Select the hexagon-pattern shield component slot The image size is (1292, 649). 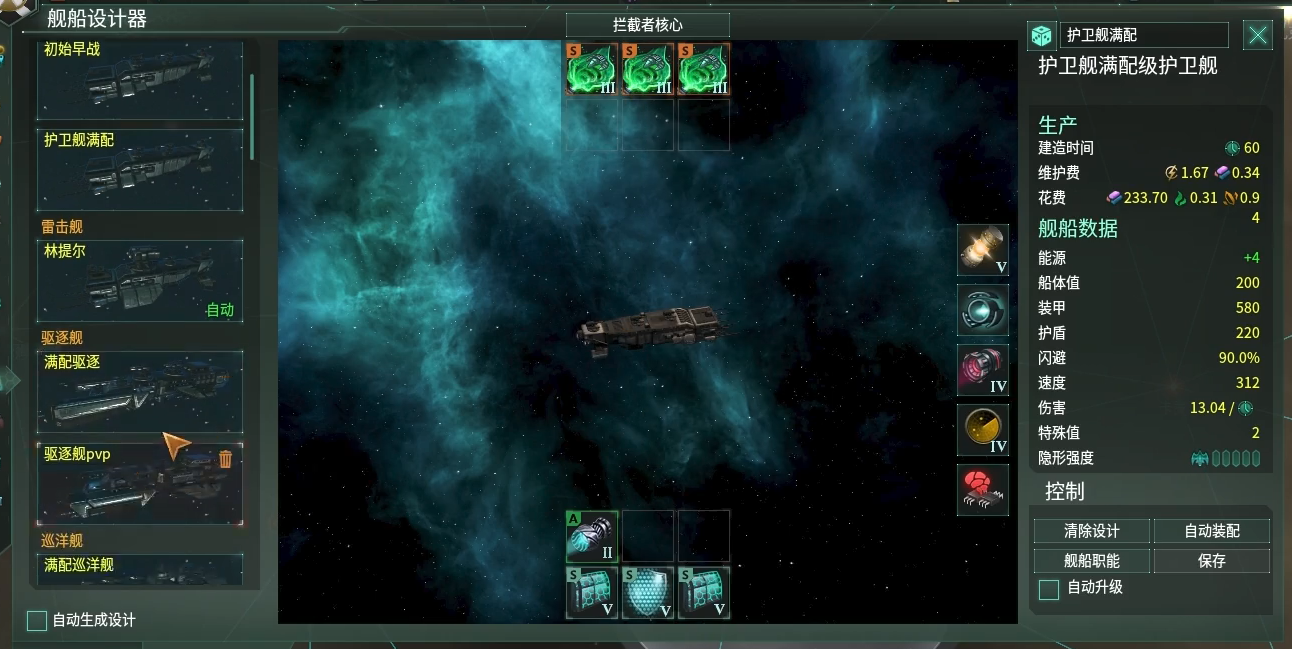(x=647, y=593)
